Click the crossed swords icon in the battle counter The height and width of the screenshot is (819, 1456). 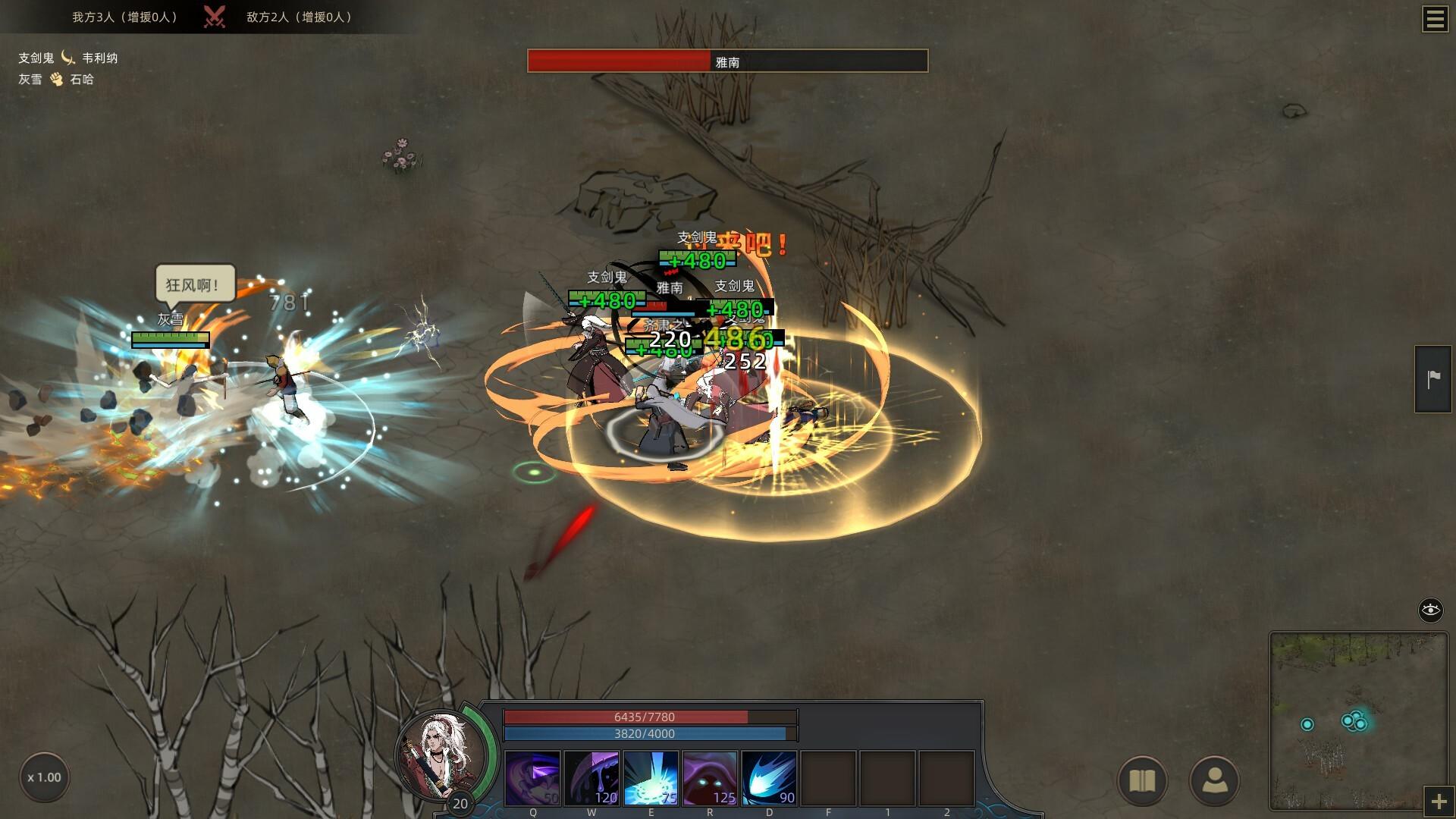[x=215, y=16]
